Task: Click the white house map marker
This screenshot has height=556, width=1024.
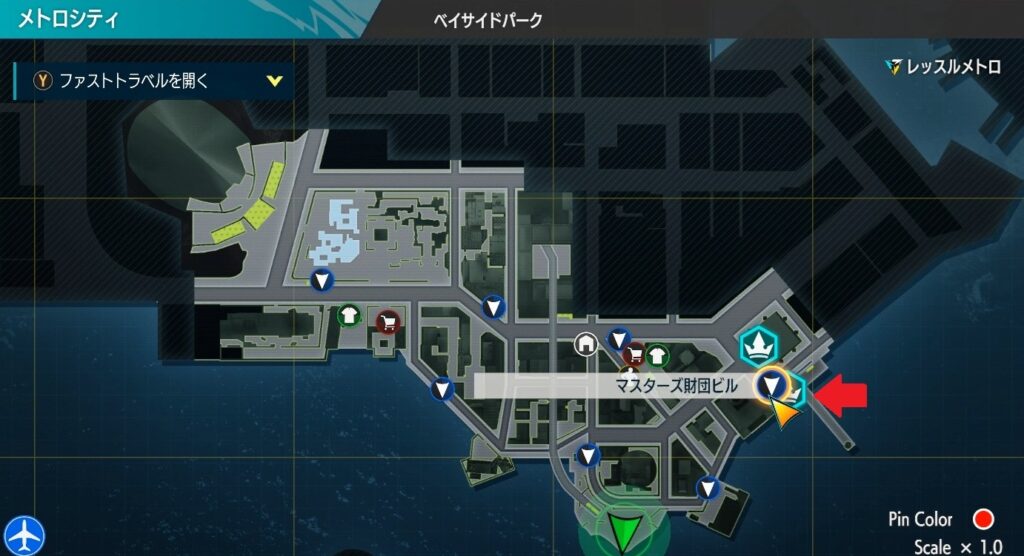Action: point(585,344)
